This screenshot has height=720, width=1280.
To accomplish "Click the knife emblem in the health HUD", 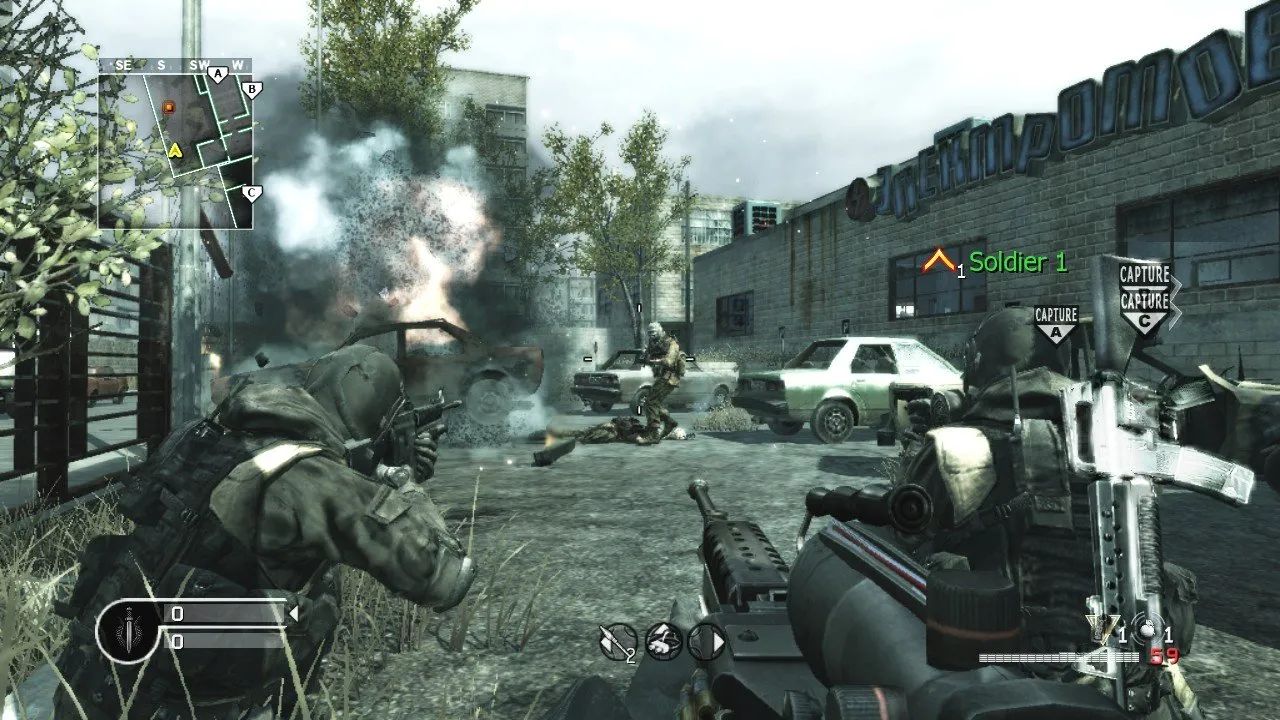I will point(127,629).
